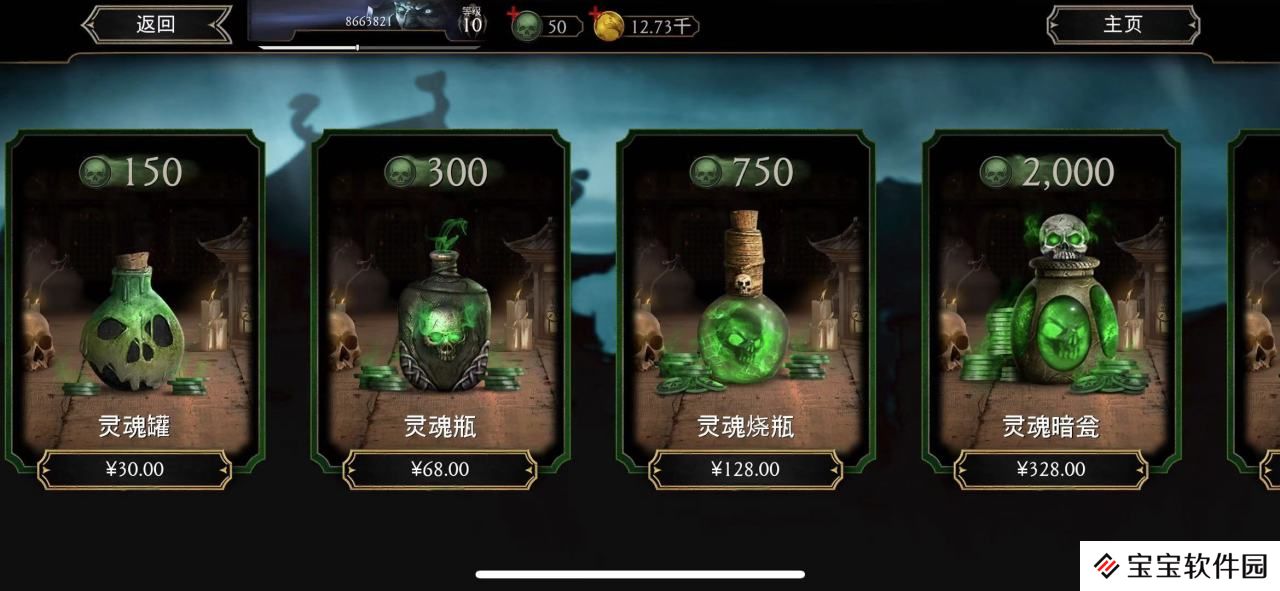Buy 灵魂瓶 for ¥68.00
Viewport: 1280px width, 591px height.
point(440,469)
